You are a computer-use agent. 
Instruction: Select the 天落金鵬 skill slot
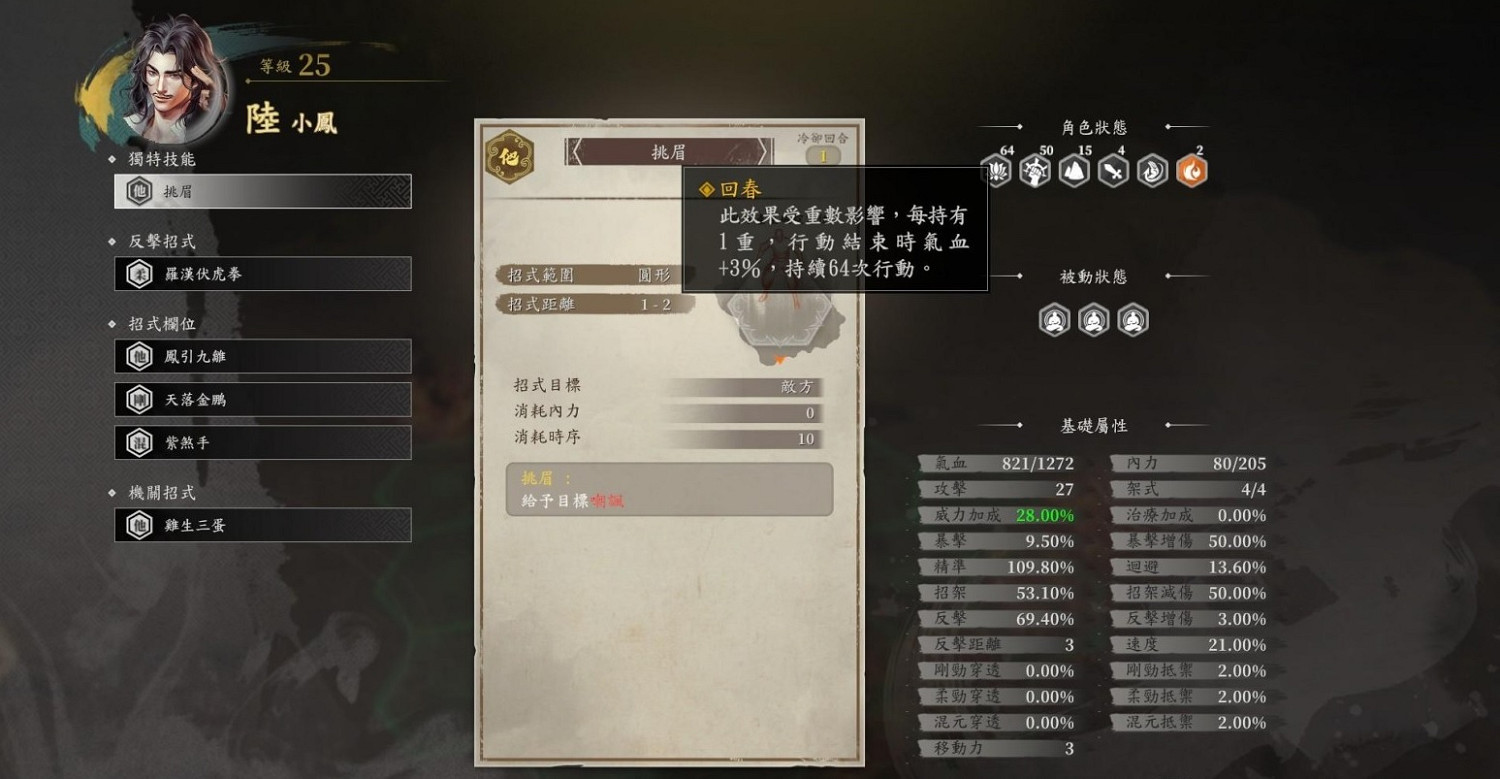point(262,398)
